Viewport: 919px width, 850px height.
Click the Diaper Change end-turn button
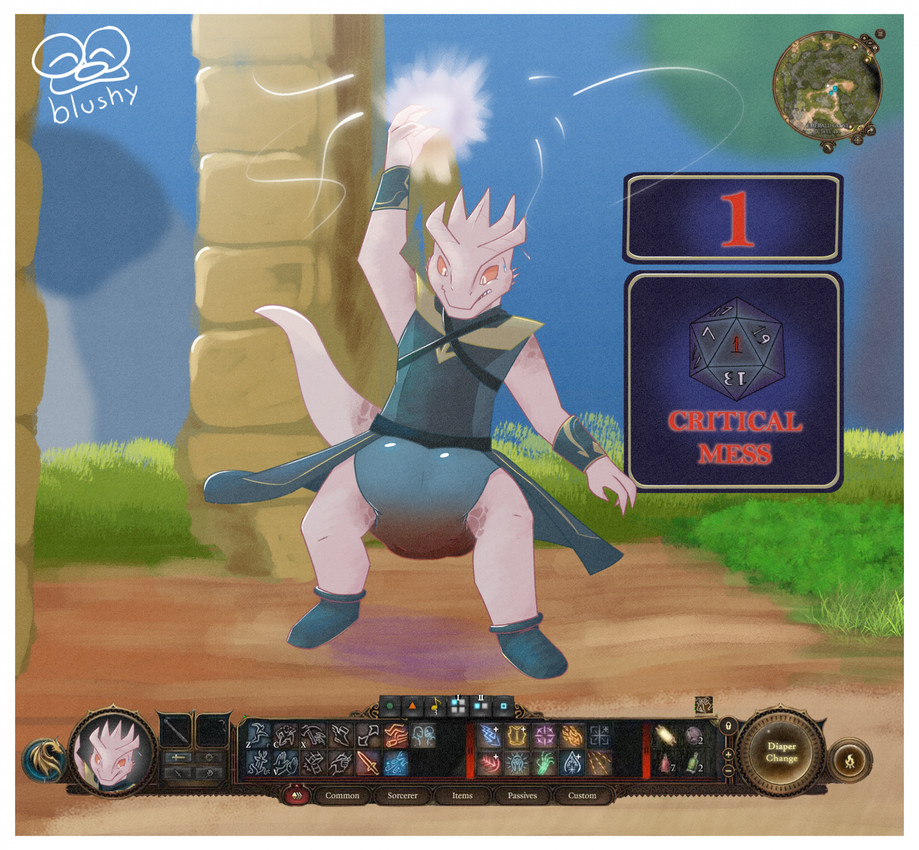coord(780,752)
